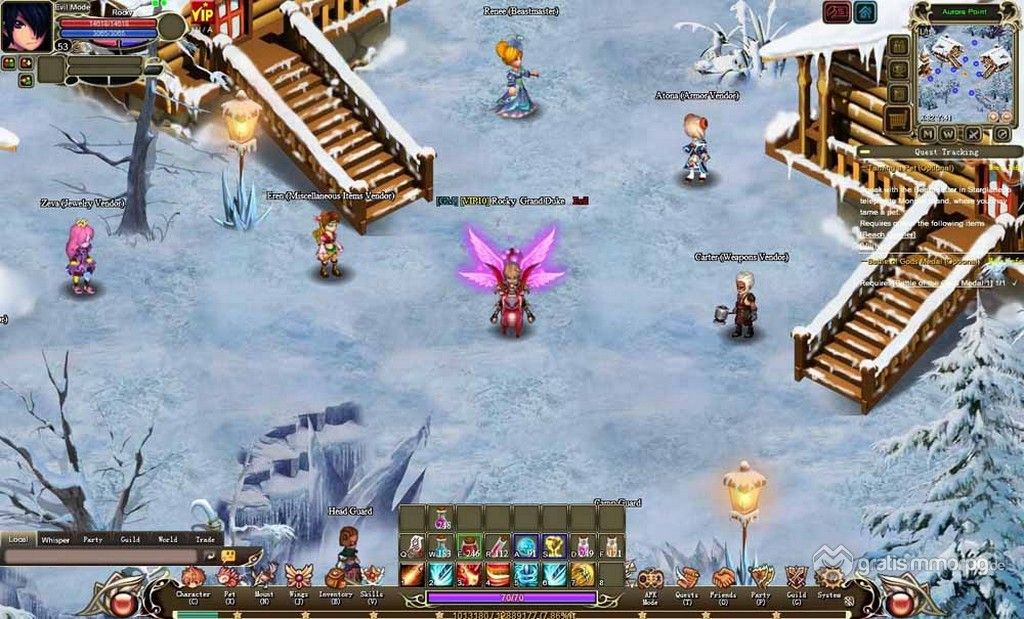The height and width of the screenshot is (619, 1024).
Task: Click the chat message input box
Action: click(100, 555)
